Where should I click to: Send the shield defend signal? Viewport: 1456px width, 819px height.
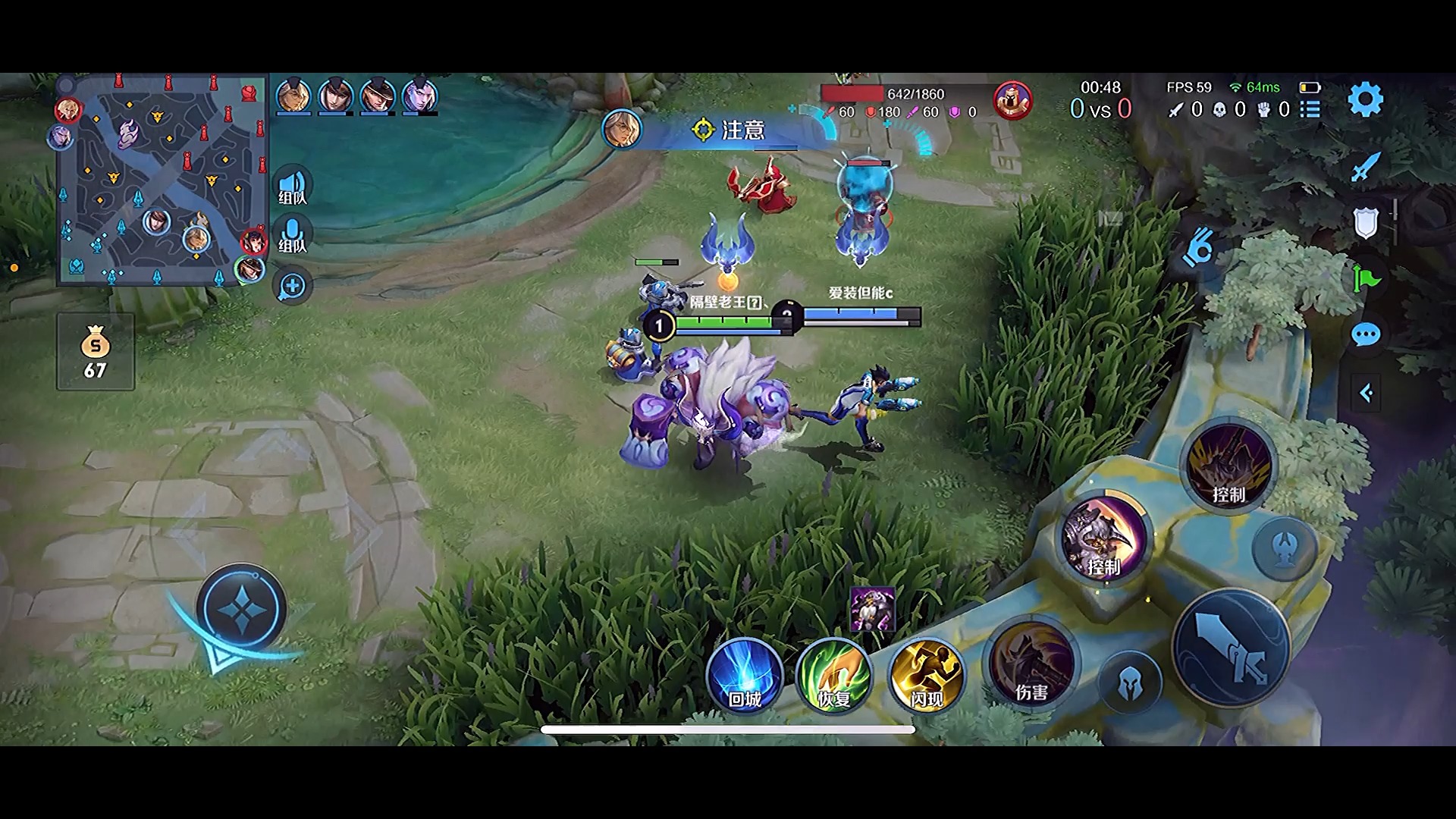(x=1366, y=223)
